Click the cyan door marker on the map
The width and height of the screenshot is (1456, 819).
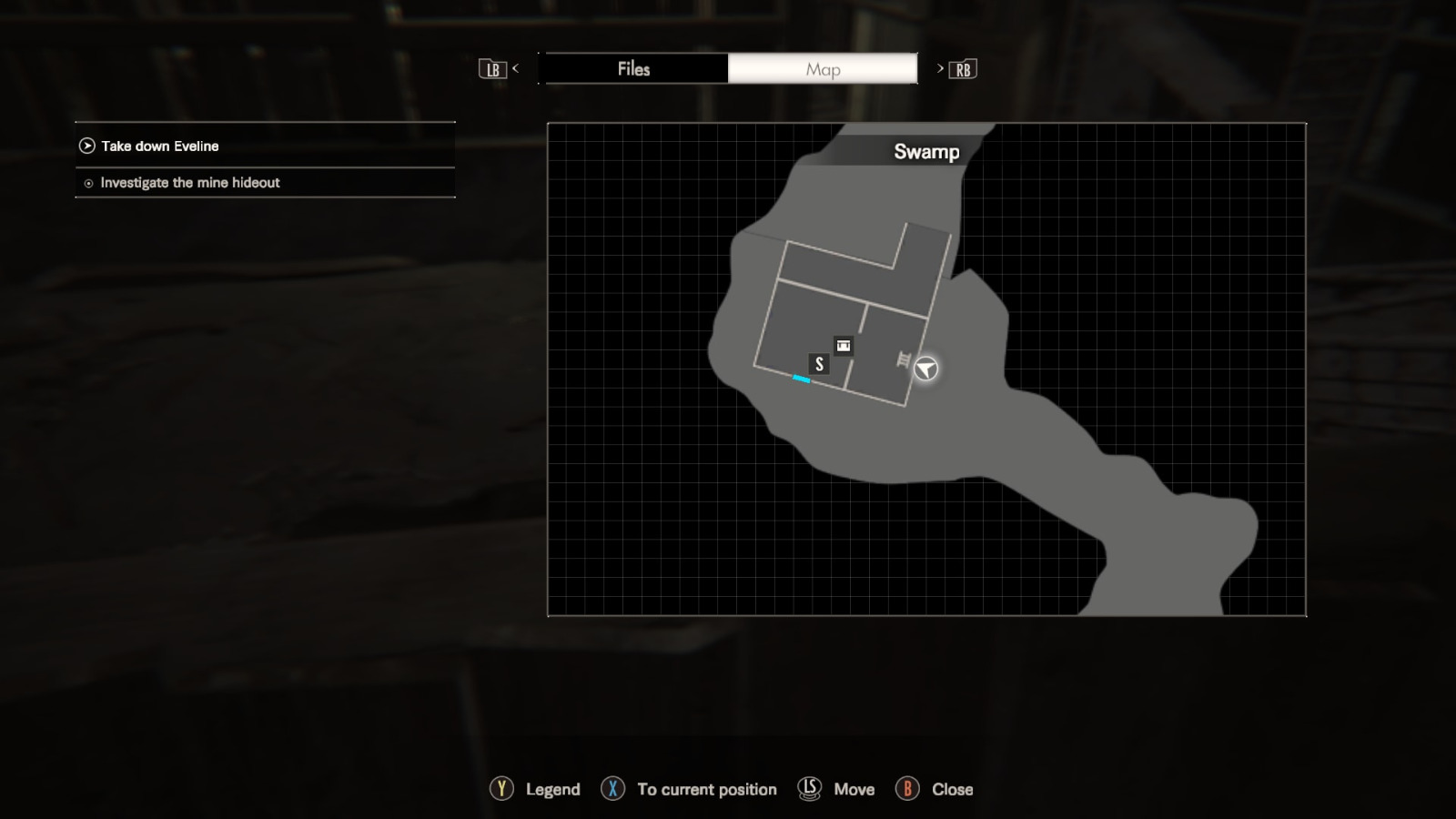pos(800,379)
